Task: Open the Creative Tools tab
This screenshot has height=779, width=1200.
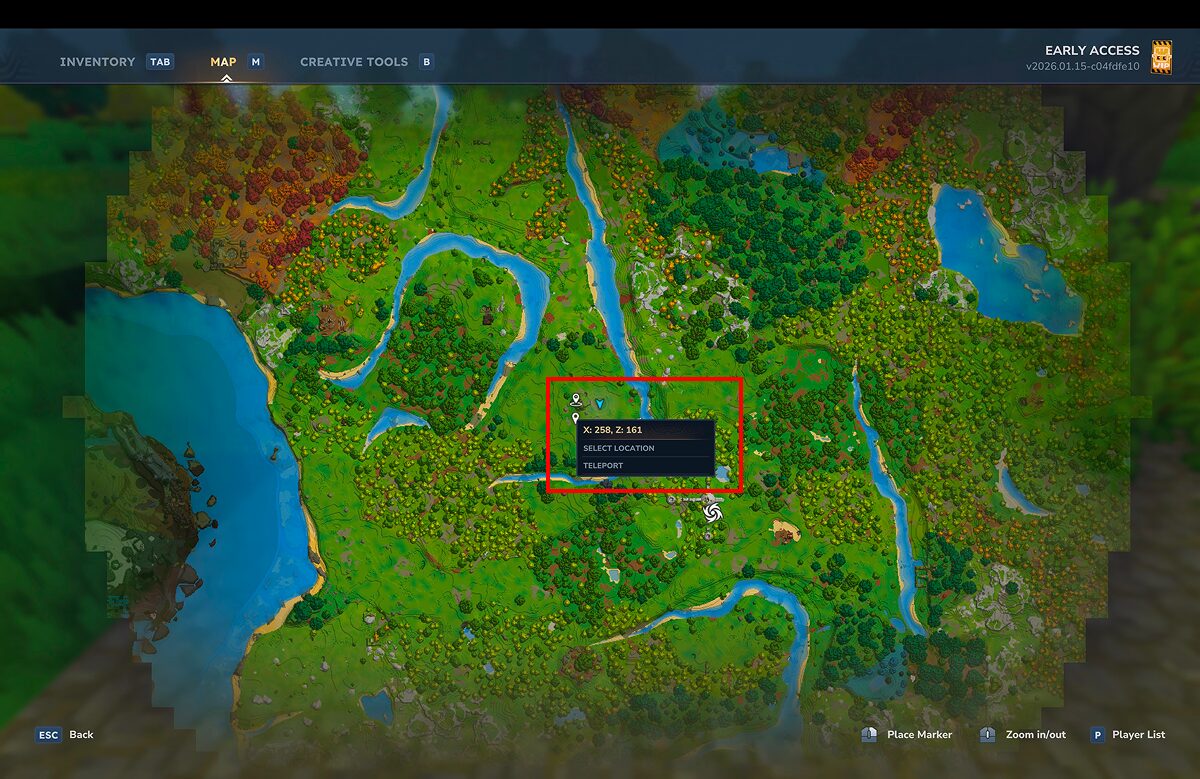Action: (x=354, y=62)
